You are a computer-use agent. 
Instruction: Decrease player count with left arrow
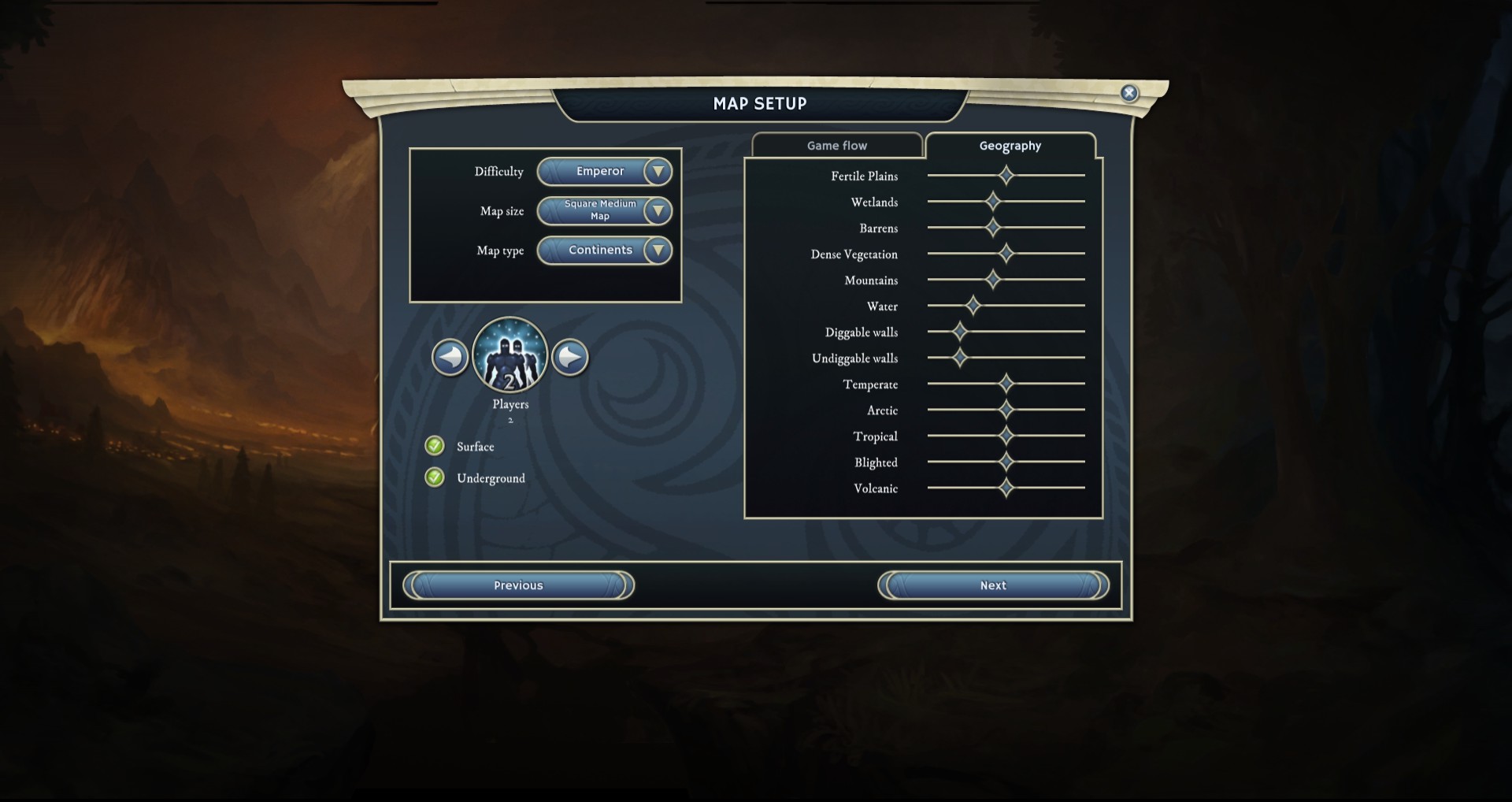[x=450, y=358]
